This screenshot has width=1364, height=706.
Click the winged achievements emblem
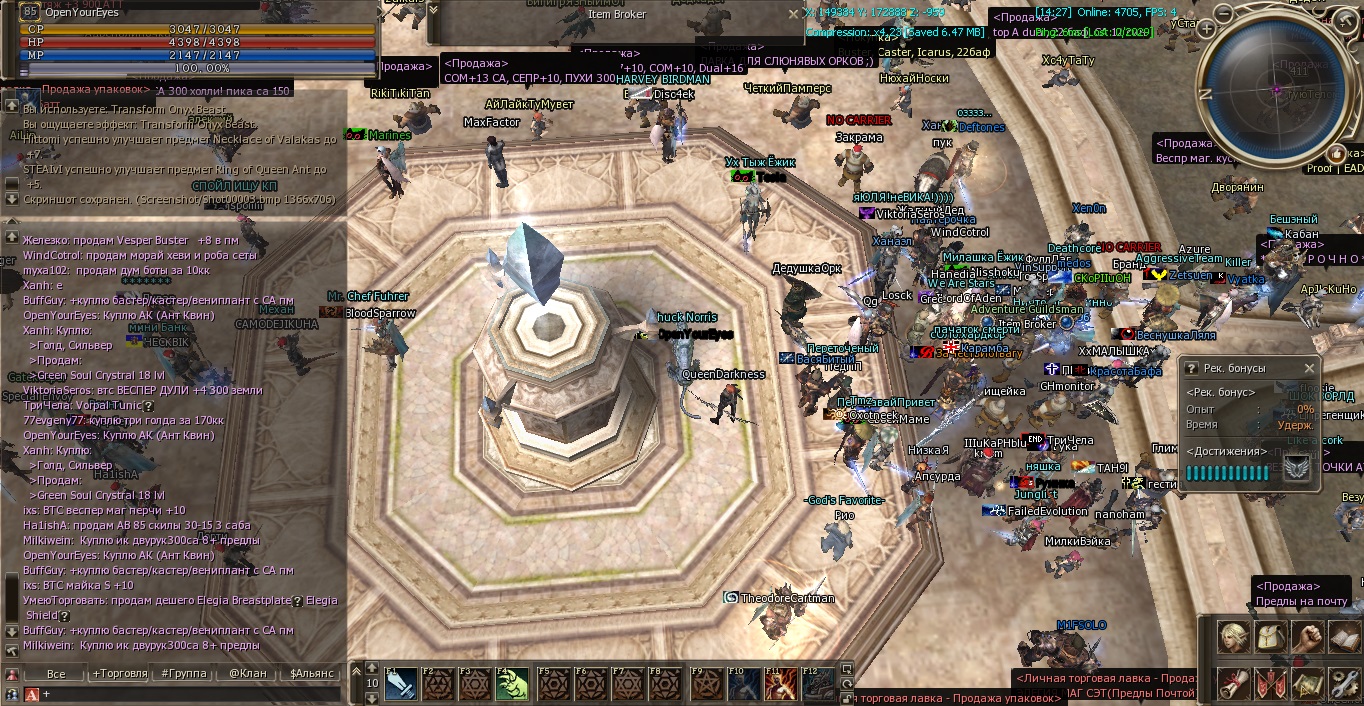pos(1297,468)
